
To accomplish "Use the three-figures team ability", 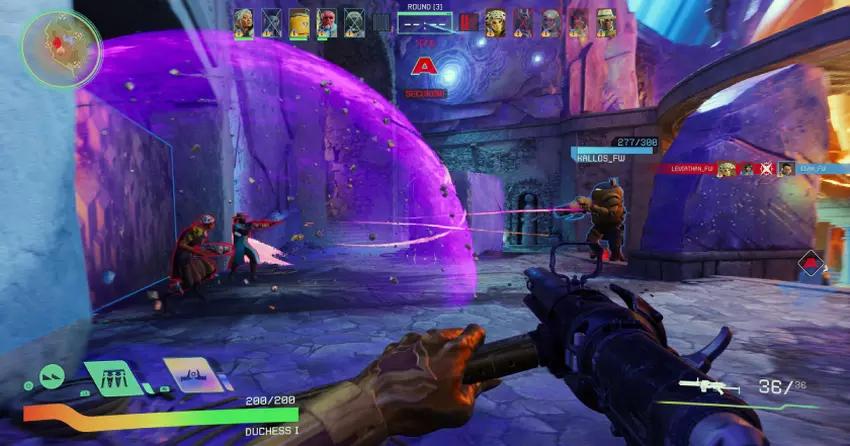I will tap(109, 378).
